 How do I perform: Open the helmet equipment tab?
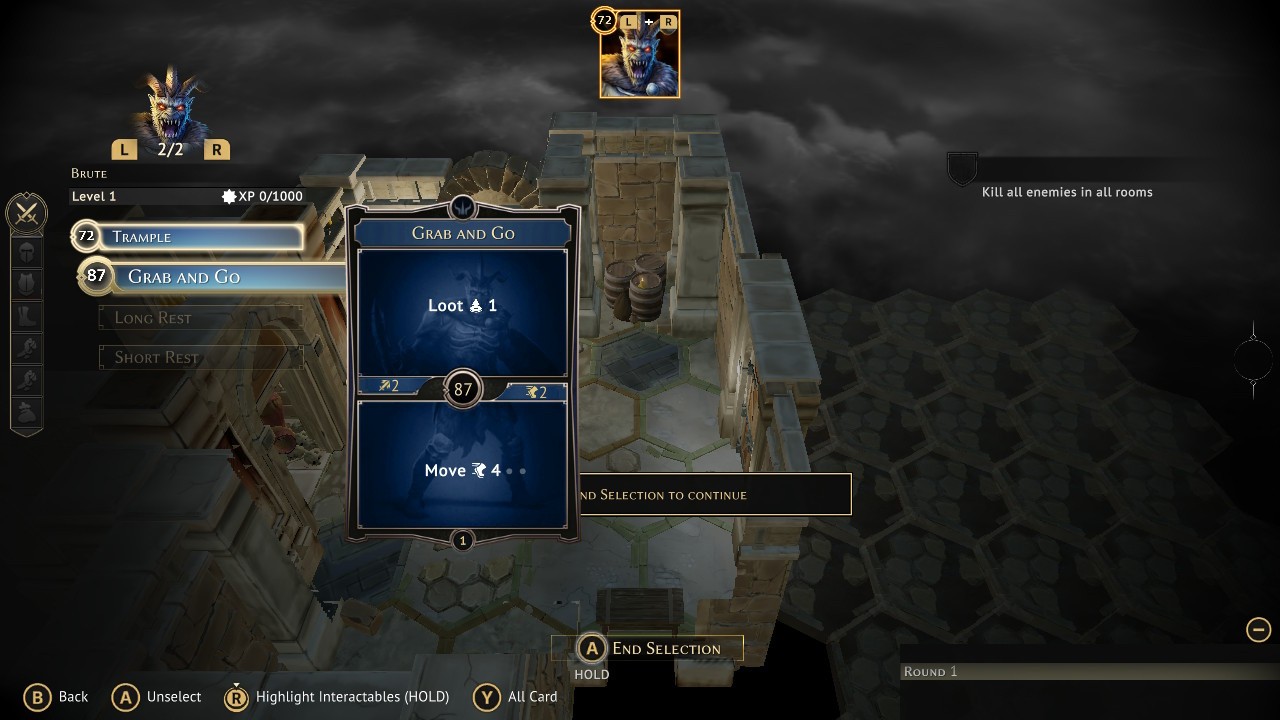(x=27, y=251)
